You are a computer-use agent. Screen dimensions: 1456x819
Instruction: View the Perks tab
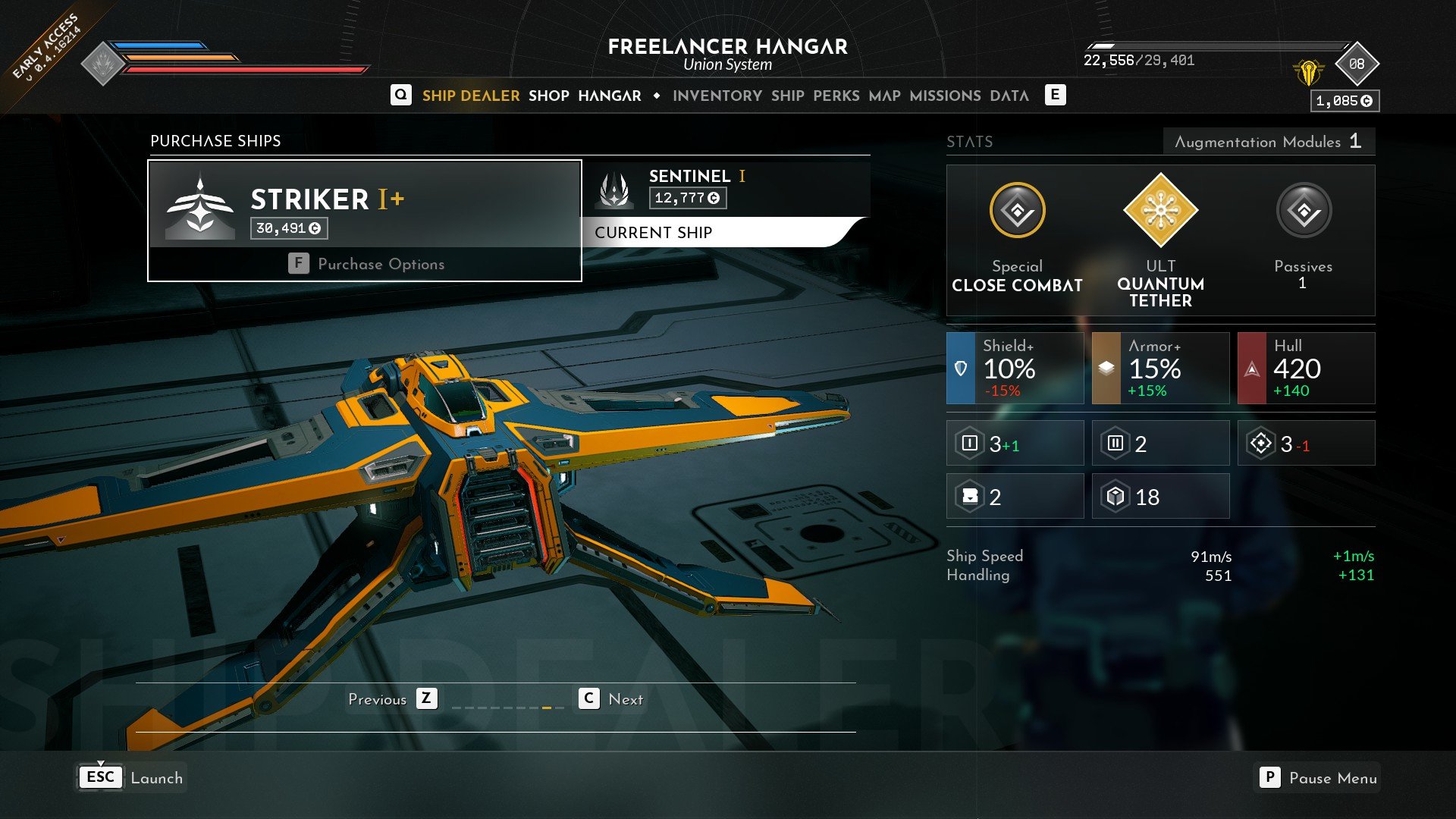click(836, 96)
